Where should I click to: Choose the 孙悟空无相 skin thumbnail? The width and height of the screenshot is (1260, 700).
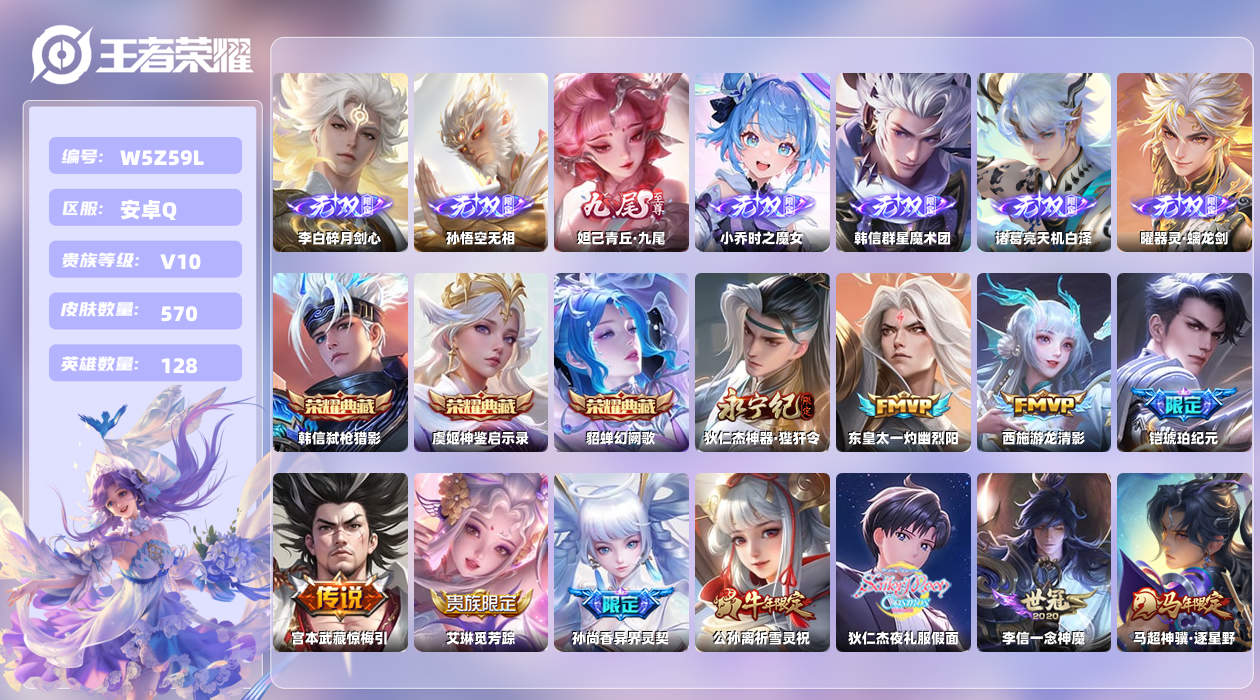[x=481, y=162]
